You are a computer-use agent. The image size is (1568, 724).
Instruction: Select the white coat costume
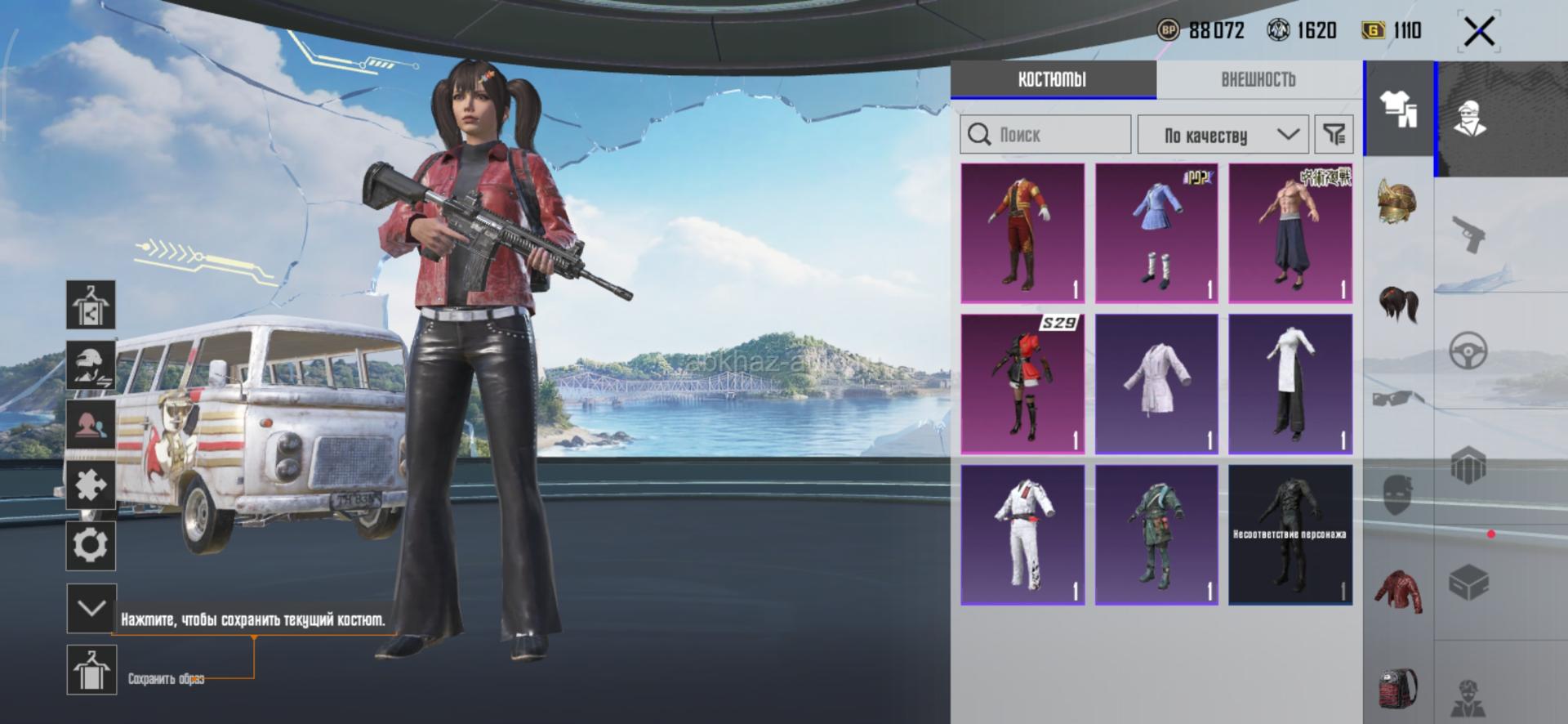[1156, 384]
